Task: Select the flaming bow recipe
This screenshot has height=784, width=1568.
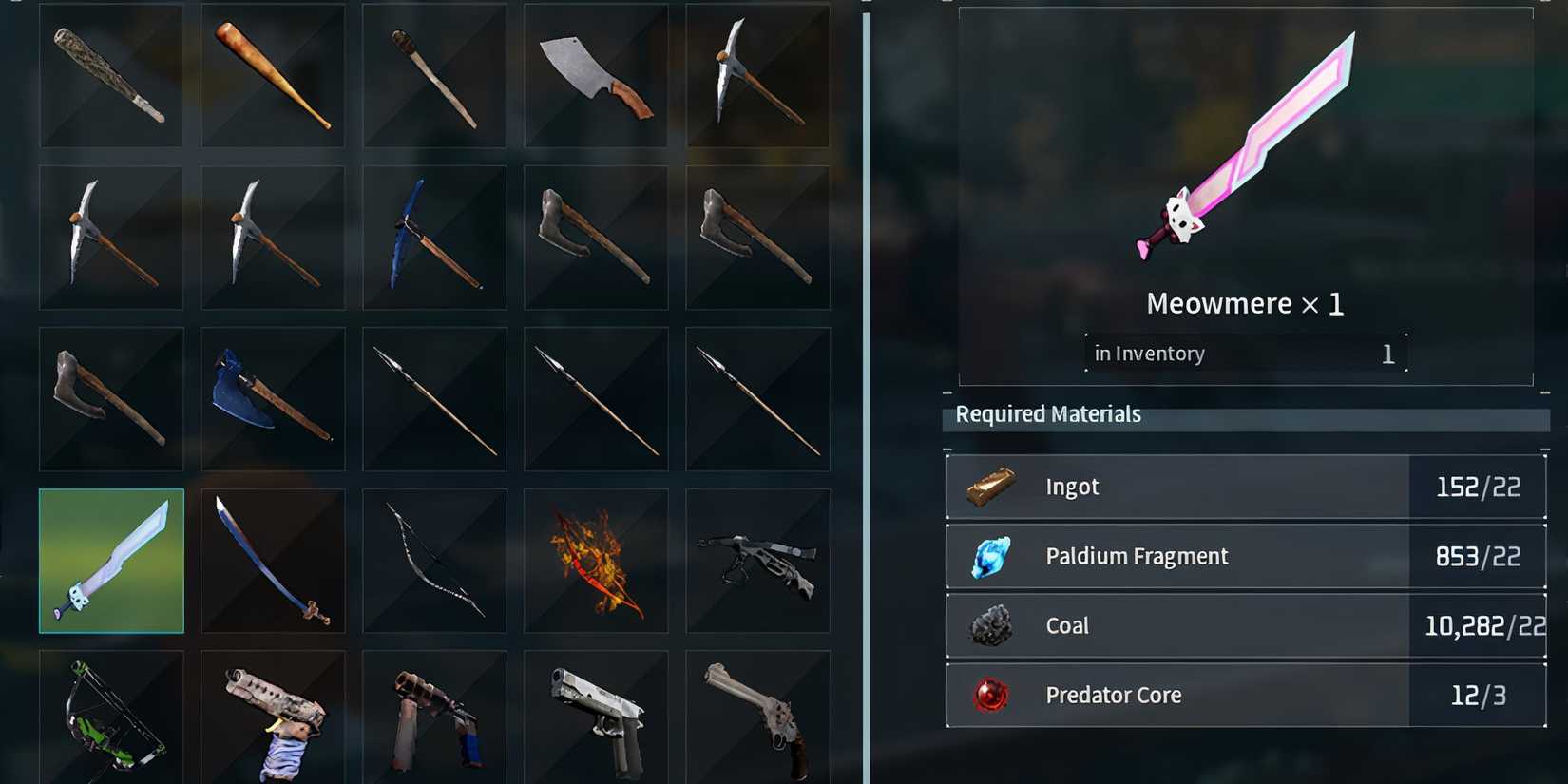Action: (x=596, y=562)
